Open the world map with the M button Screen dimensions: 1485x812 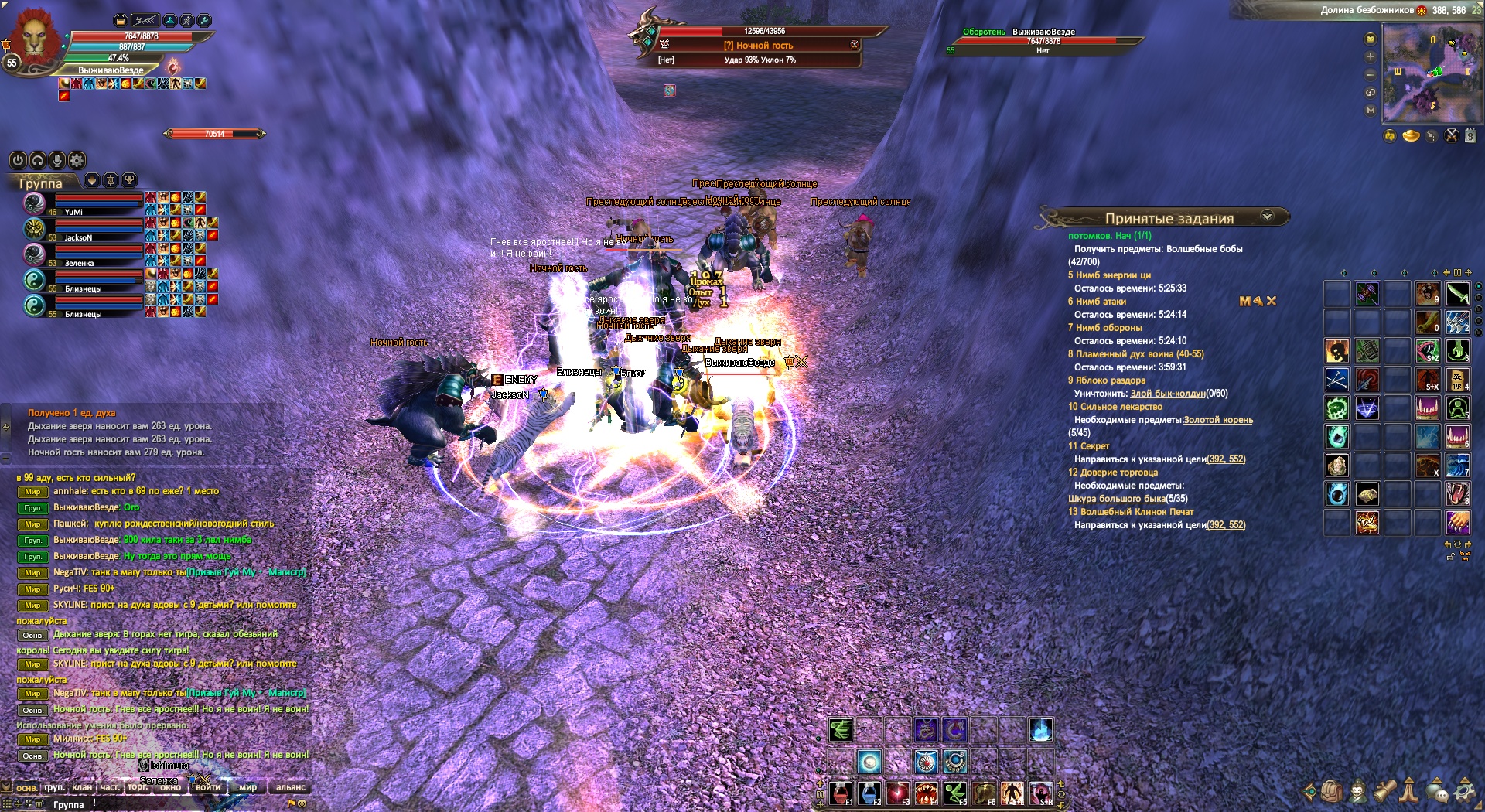pyautogui.click(x=1371, y=111)
